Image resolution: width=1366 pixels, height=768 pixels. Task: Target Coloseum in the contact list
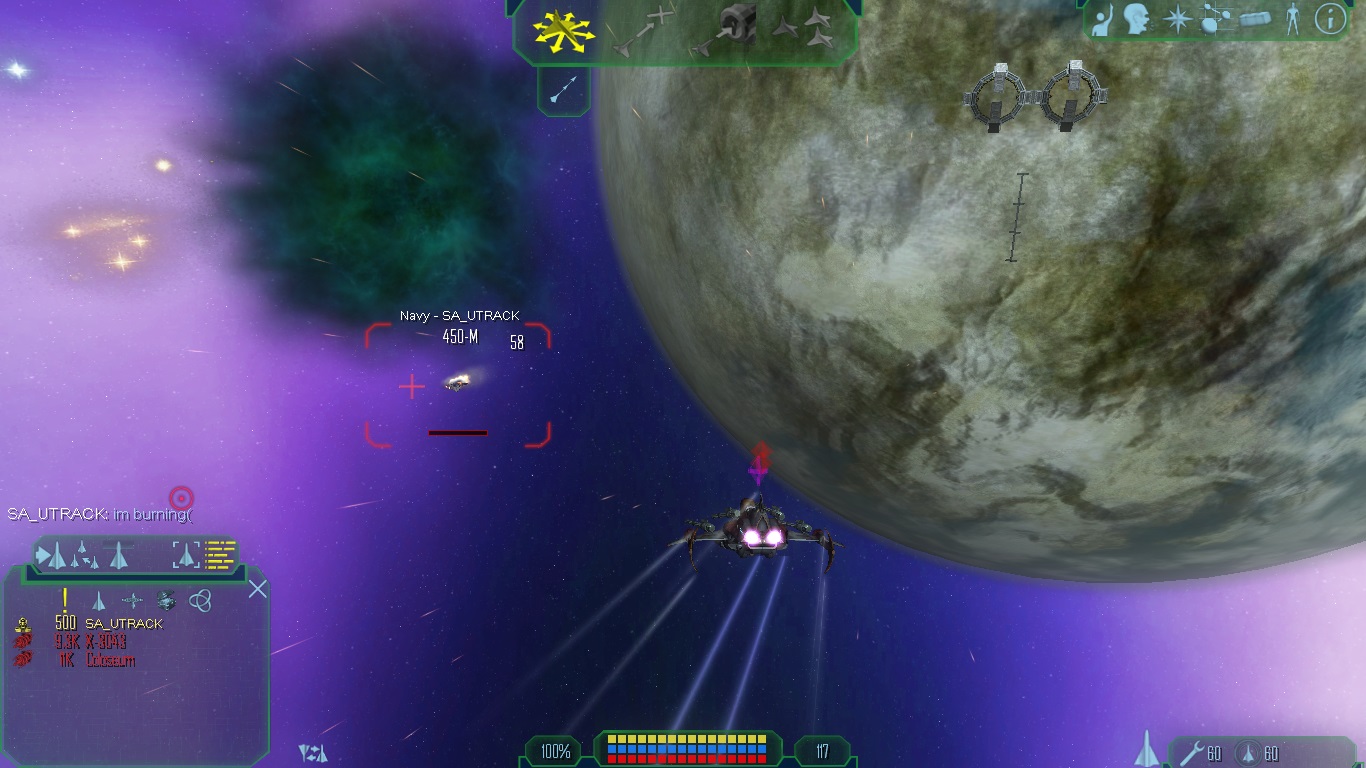tap(109, 660)
